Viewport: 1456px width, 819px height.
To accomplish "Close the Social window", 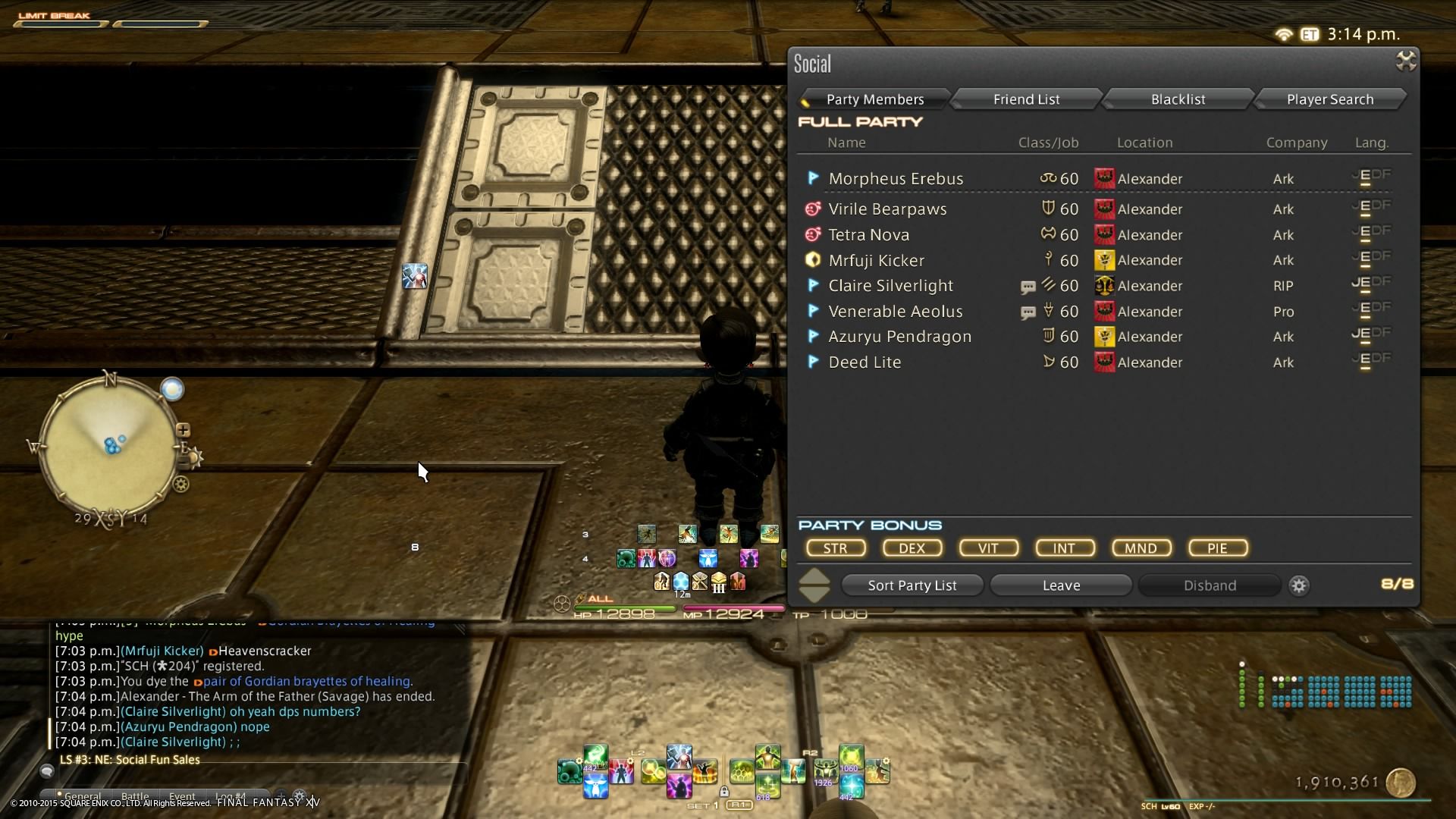I will [x=1405, y=61].
